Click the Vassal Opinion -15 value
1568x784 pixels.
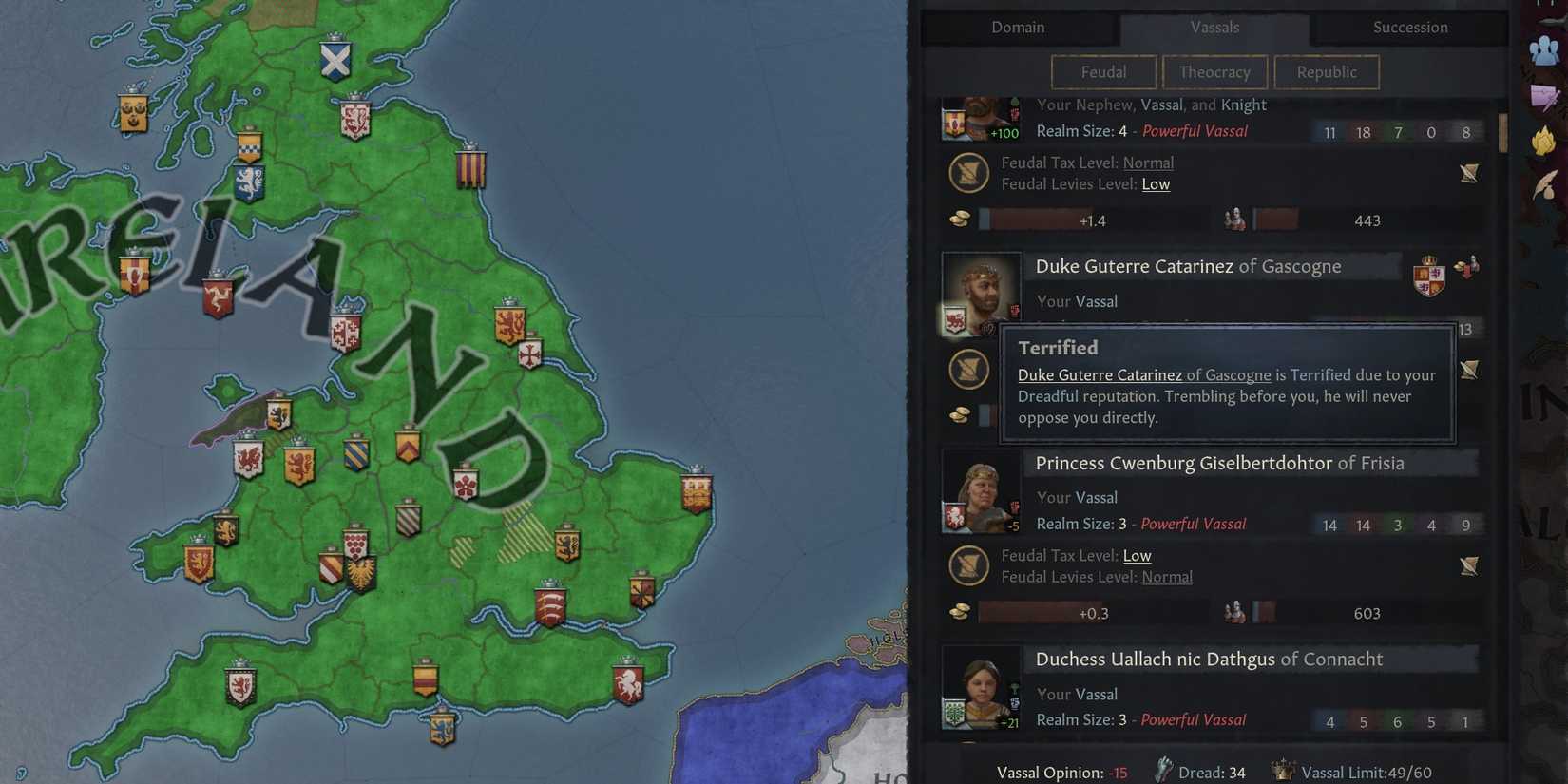1117,772
